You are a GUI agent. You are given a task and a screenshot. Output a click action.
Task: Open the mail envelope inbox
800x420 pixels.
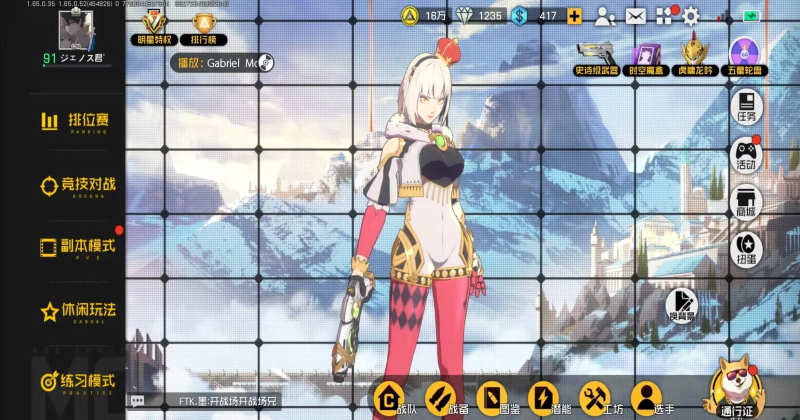pos(635,15)
